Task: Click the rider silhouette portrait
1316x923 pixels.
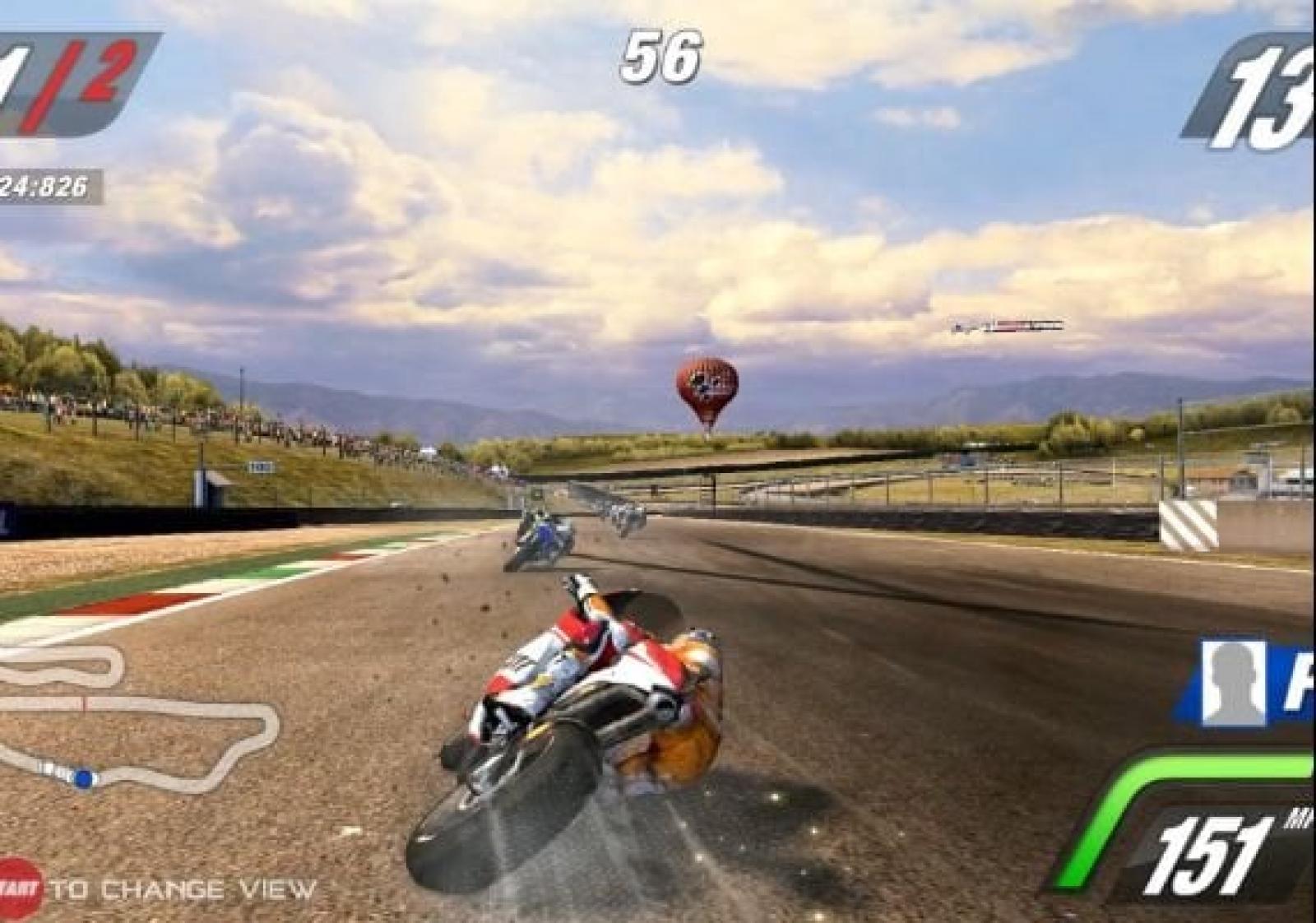Action: point(1231,683)
